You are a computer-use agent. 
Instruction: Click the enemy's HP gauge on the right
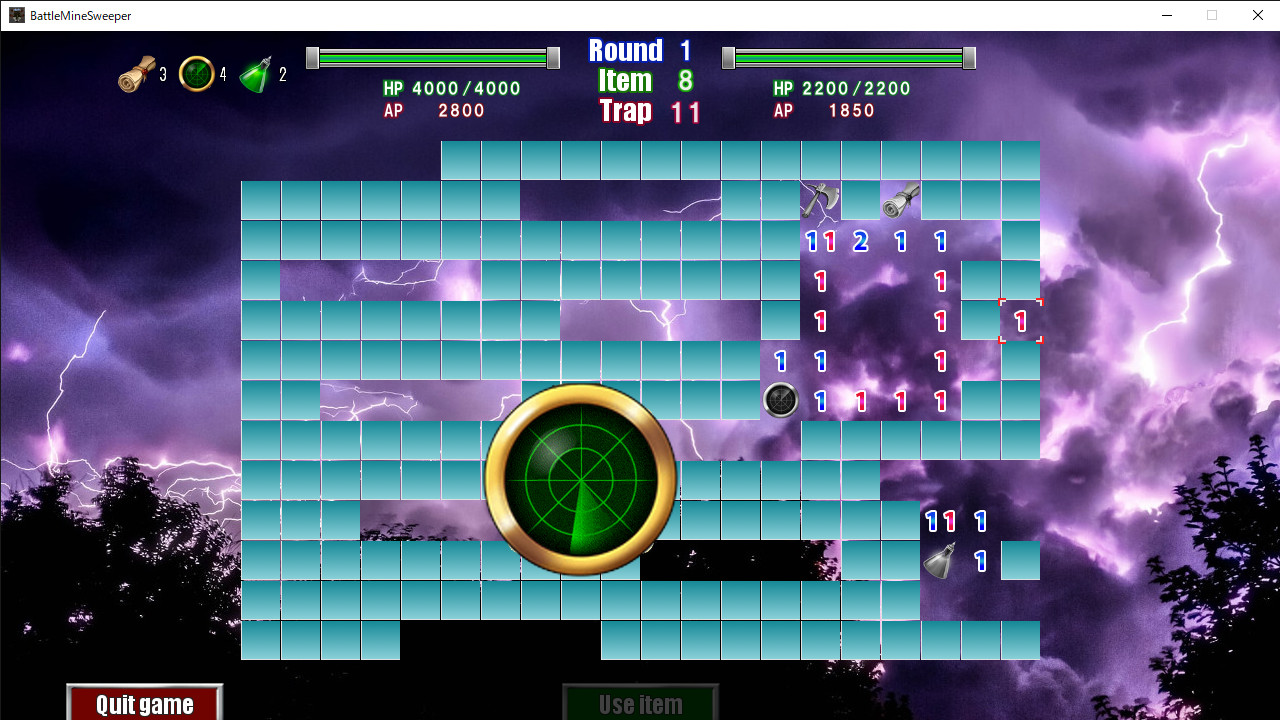click(x=848, y=57)
